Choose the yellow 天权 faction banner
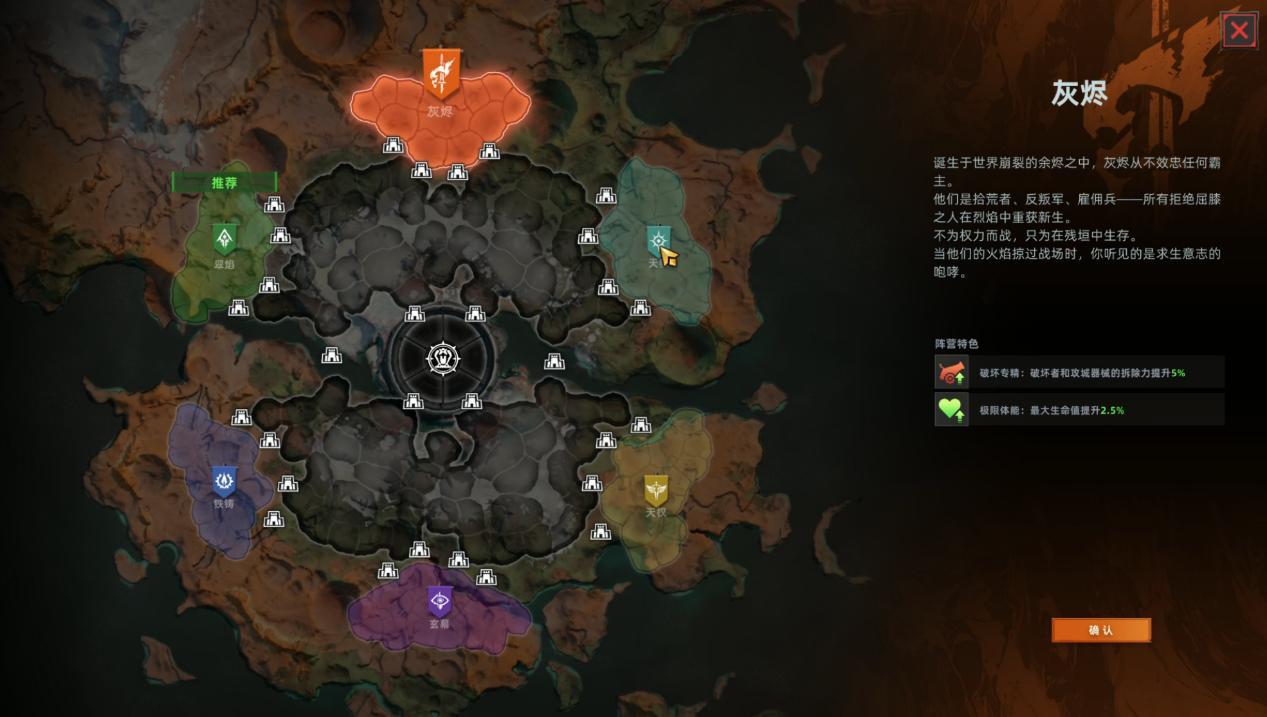The height and width of the screenshot is (717, 1267). pyautogui.click(x=656, y=490)
